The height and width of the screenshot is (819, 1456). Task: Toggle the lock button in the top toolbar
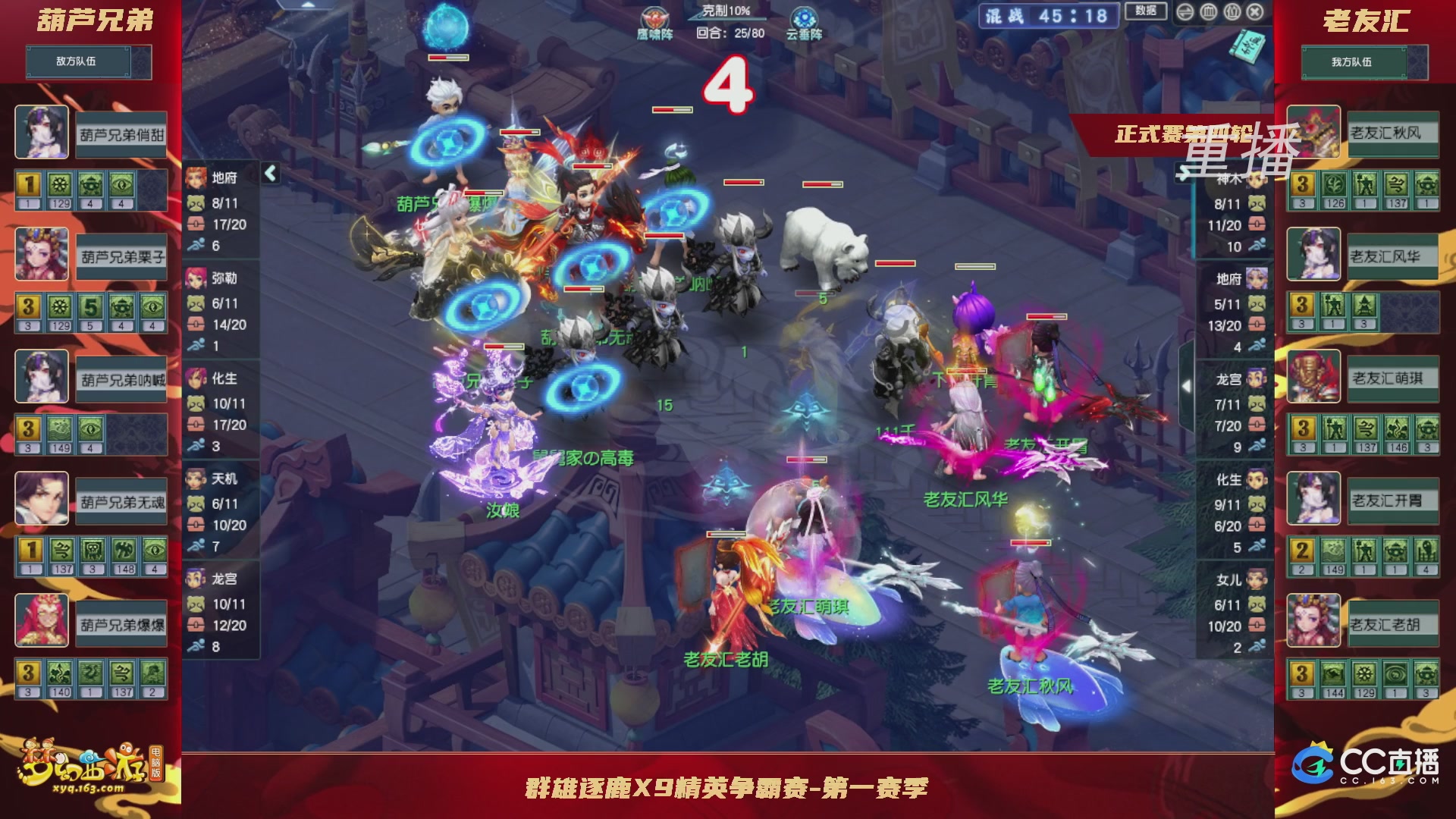[1232, 12]
